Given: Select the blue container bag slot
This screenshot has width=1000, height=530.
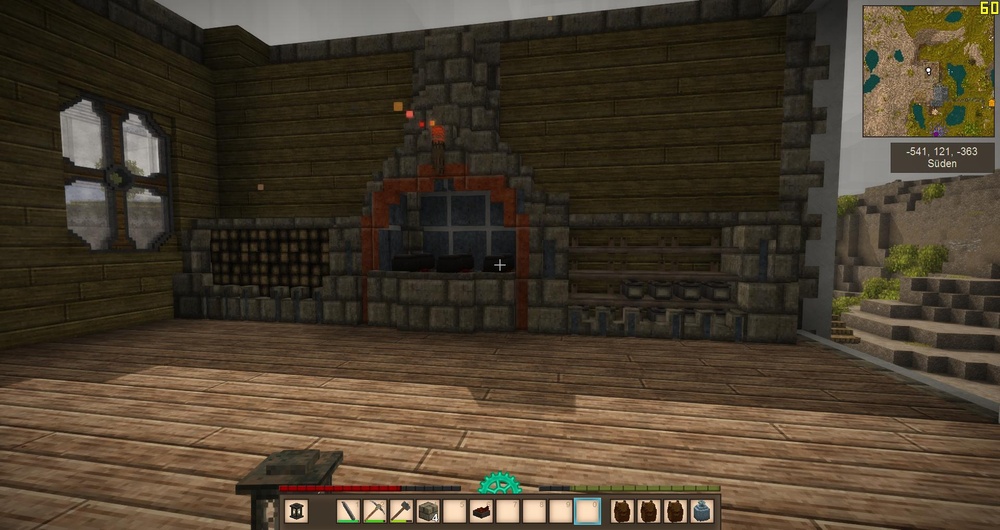Looking at the screenshot, I should 703,511.
